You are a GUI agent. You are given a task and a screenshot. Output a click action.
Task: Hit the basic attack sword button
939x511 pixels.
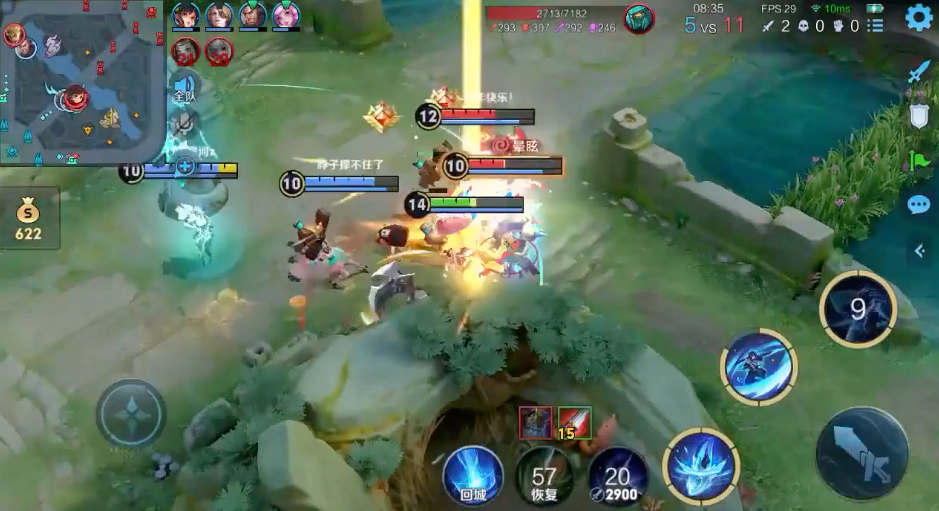tap(862, 452)
